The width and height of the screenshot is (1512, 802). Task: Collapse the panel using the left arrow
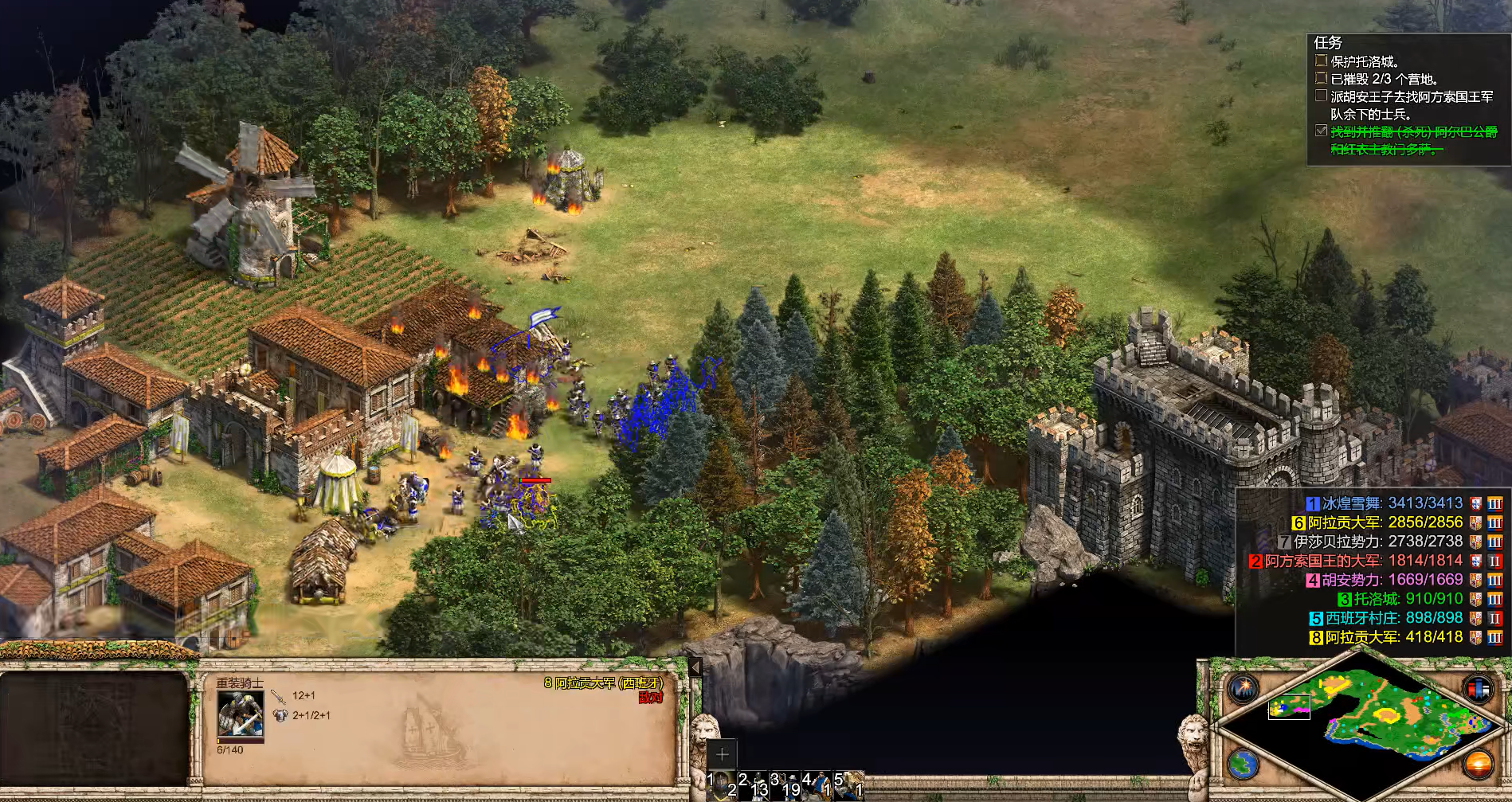(695, 667)
